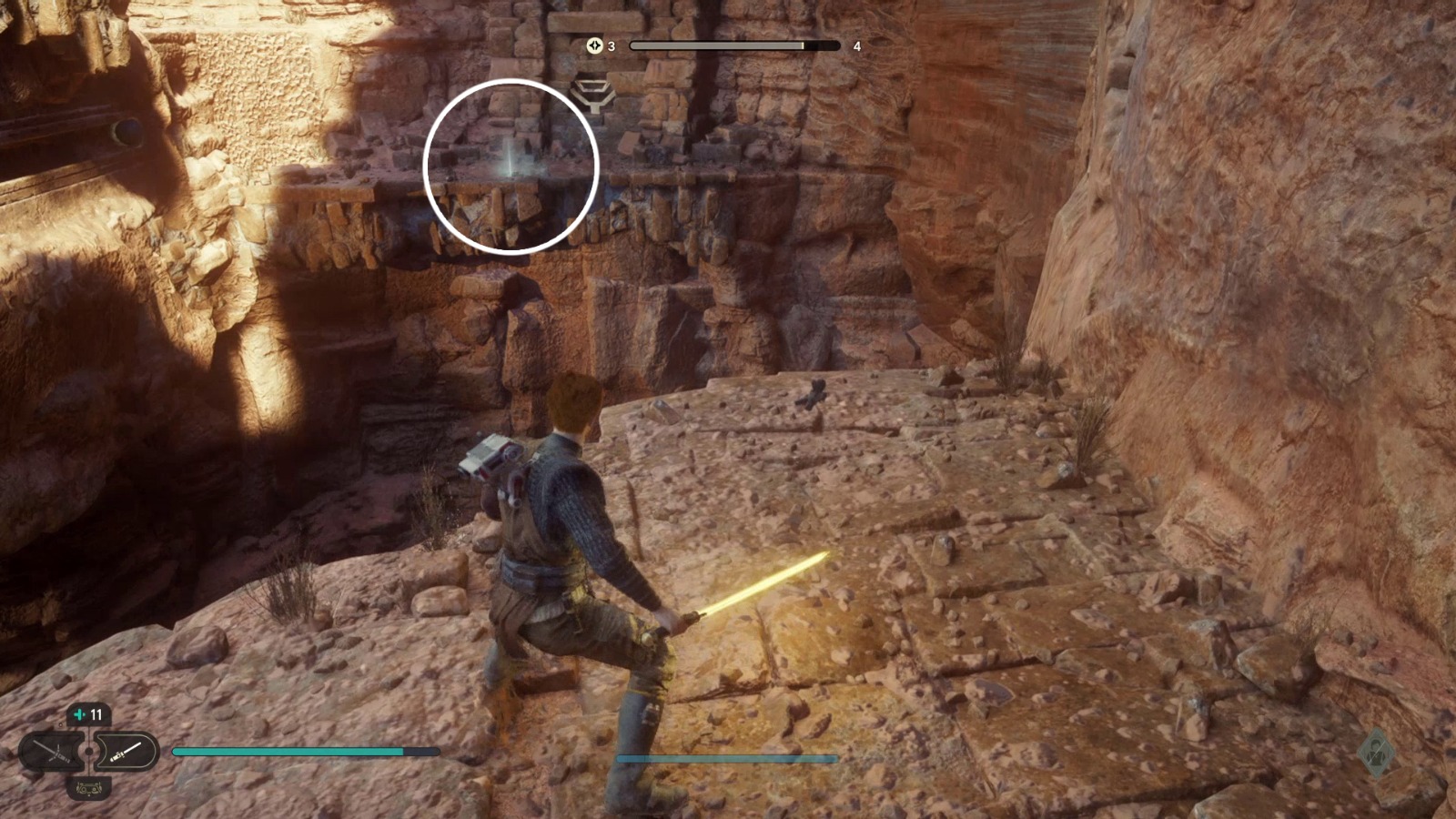Click the green stim canister icon
The width and height of the screenshot is (1456, 819).
(x=79, y=714)
